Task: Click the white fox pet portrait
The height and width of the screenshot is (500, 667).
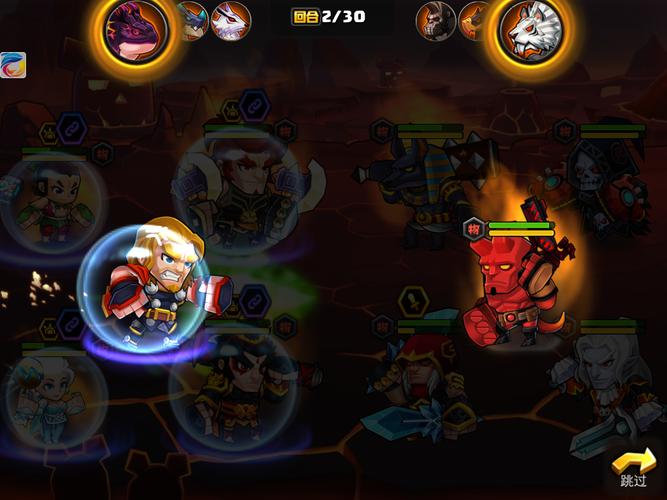Action: pos(231,19)
